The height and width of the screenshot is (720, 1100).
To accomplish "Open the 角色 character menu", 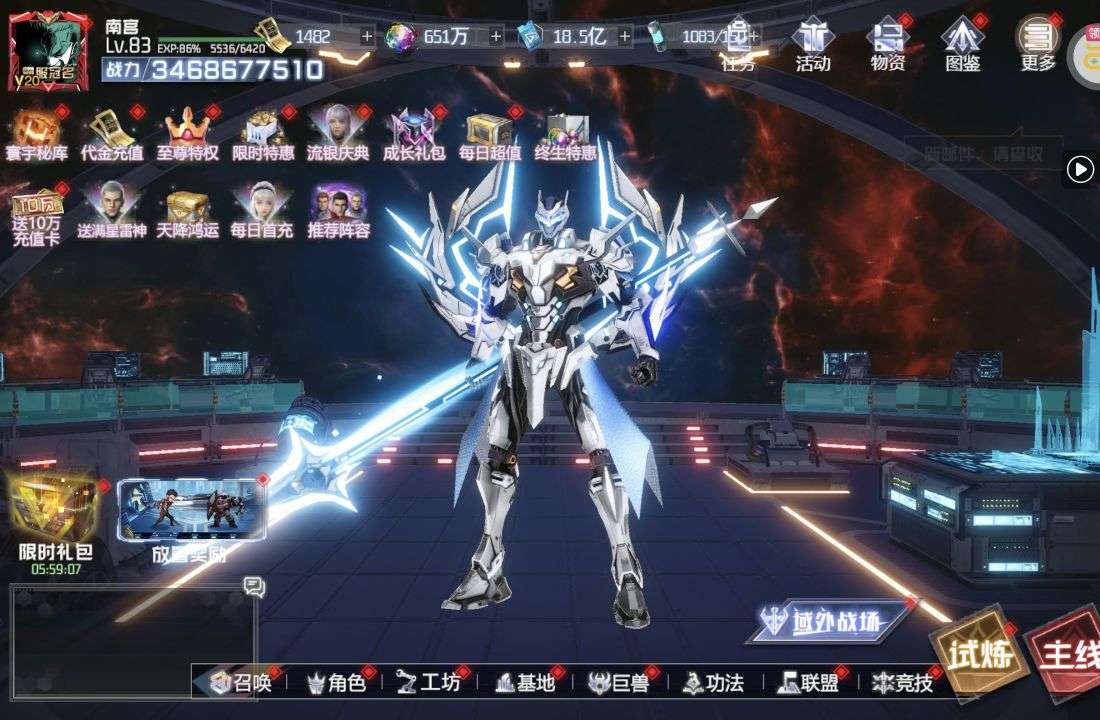I will pos(336,683).
